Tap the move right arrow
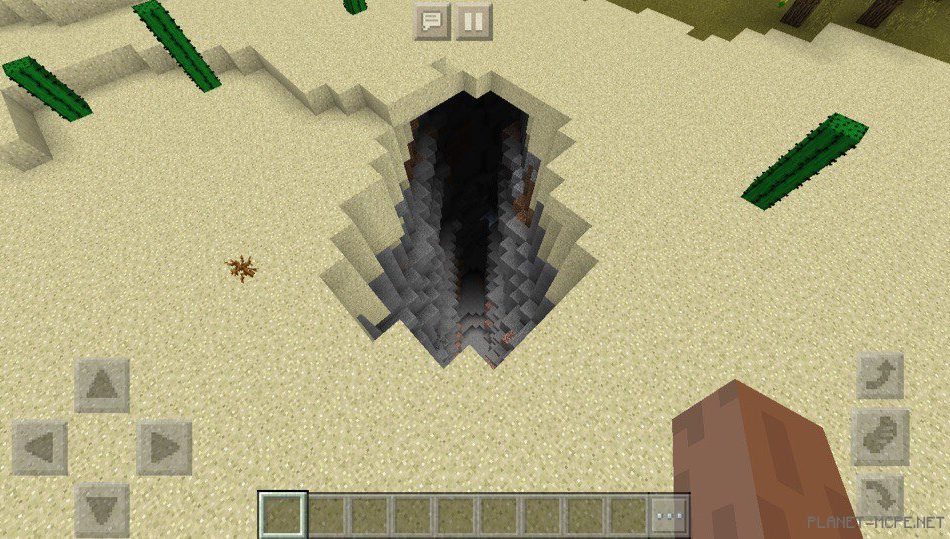 click(164, 447)
